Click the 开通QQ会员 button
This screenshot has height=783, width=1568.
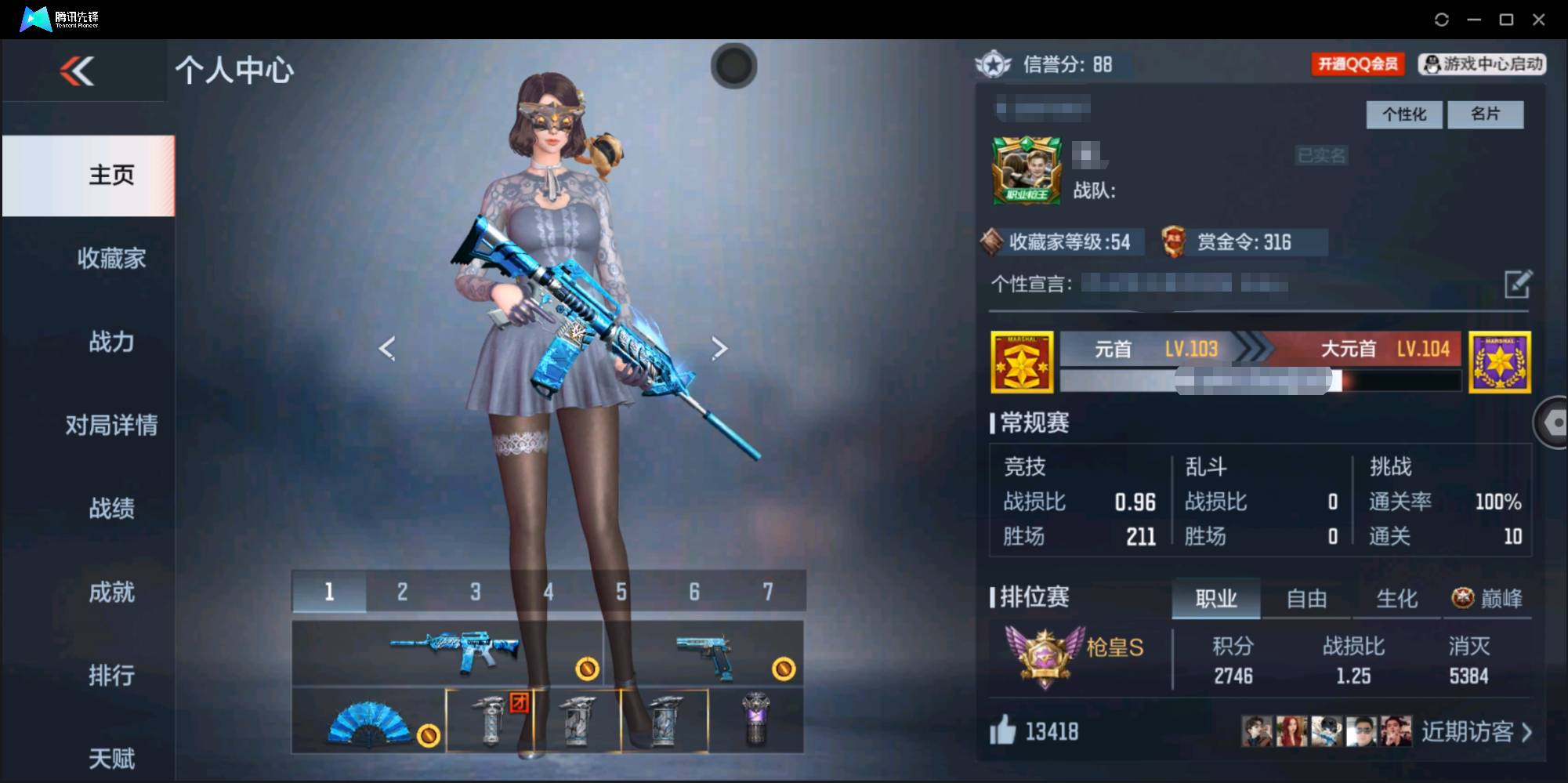pyautogui.click(x=1358, y=64)
